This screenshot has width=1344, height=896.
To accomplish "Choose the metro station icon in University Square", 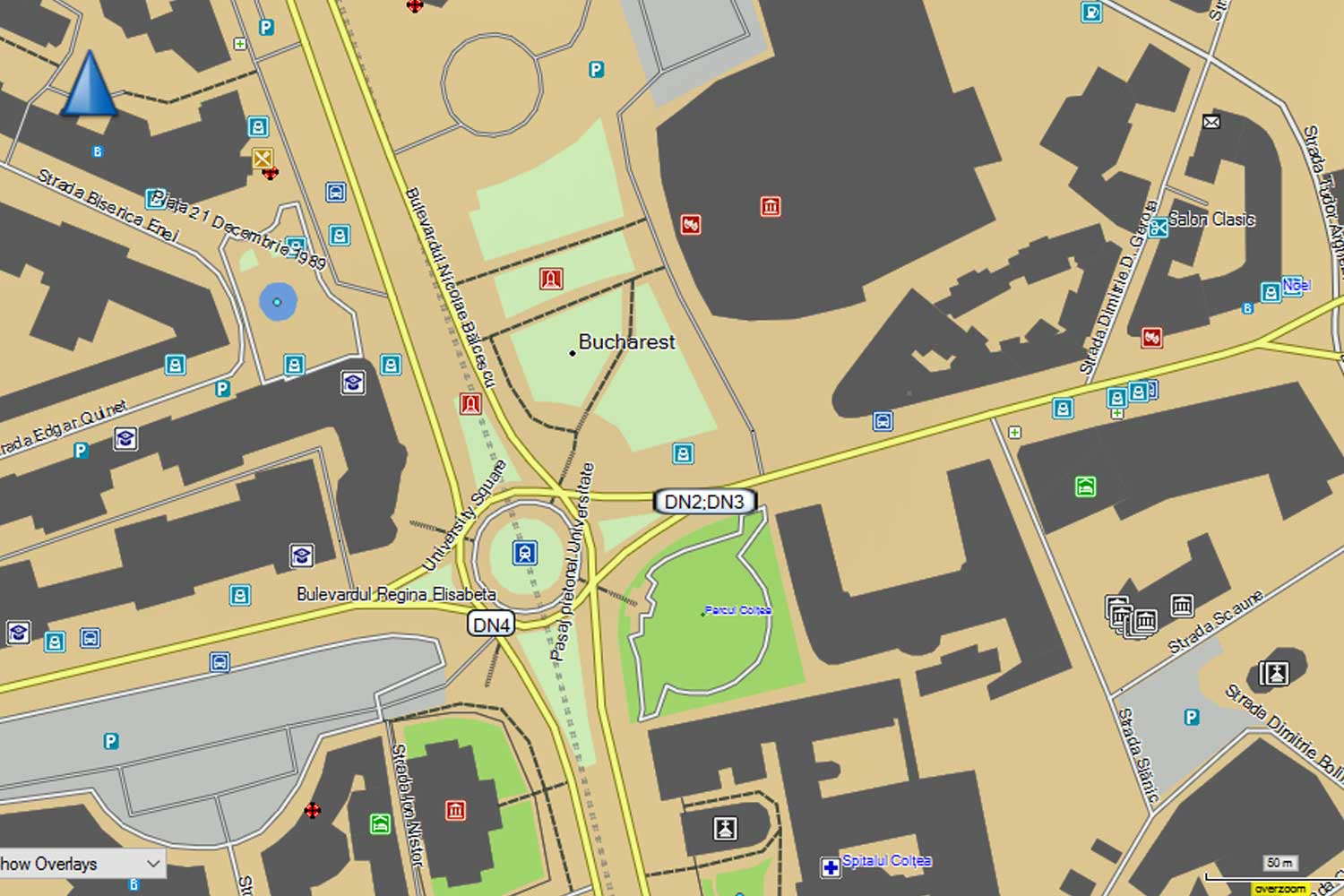I will click(x=524, y=553).
